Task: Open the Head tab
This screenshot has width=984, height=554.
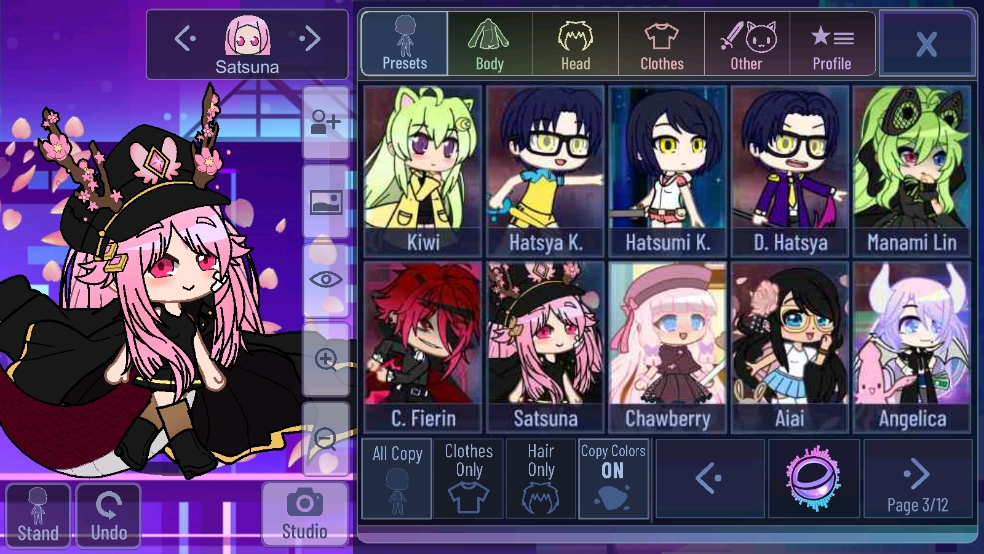Action: coord(575,44)
